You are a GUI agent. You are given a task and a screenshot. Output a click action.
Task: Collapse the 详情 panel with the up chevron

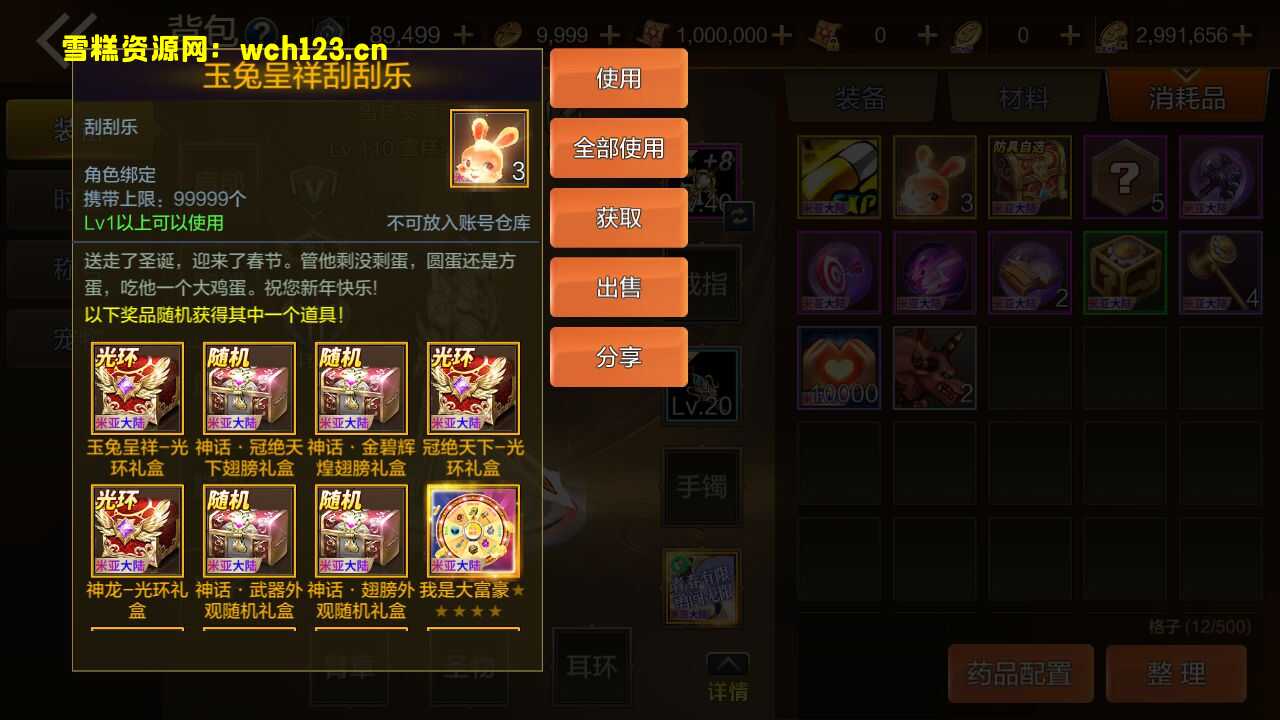click(728, 662)
